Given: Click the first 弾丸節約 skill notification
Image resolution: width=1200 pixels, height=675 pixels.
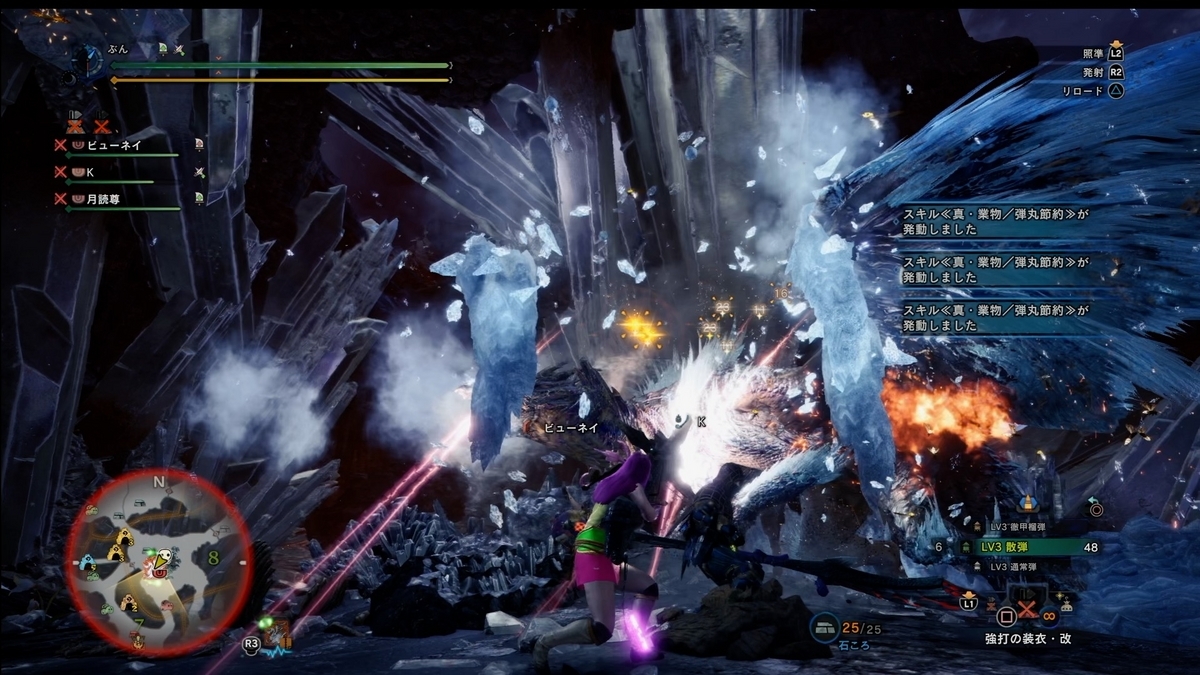Looking at the screenshot, I should tap(993, 222).
